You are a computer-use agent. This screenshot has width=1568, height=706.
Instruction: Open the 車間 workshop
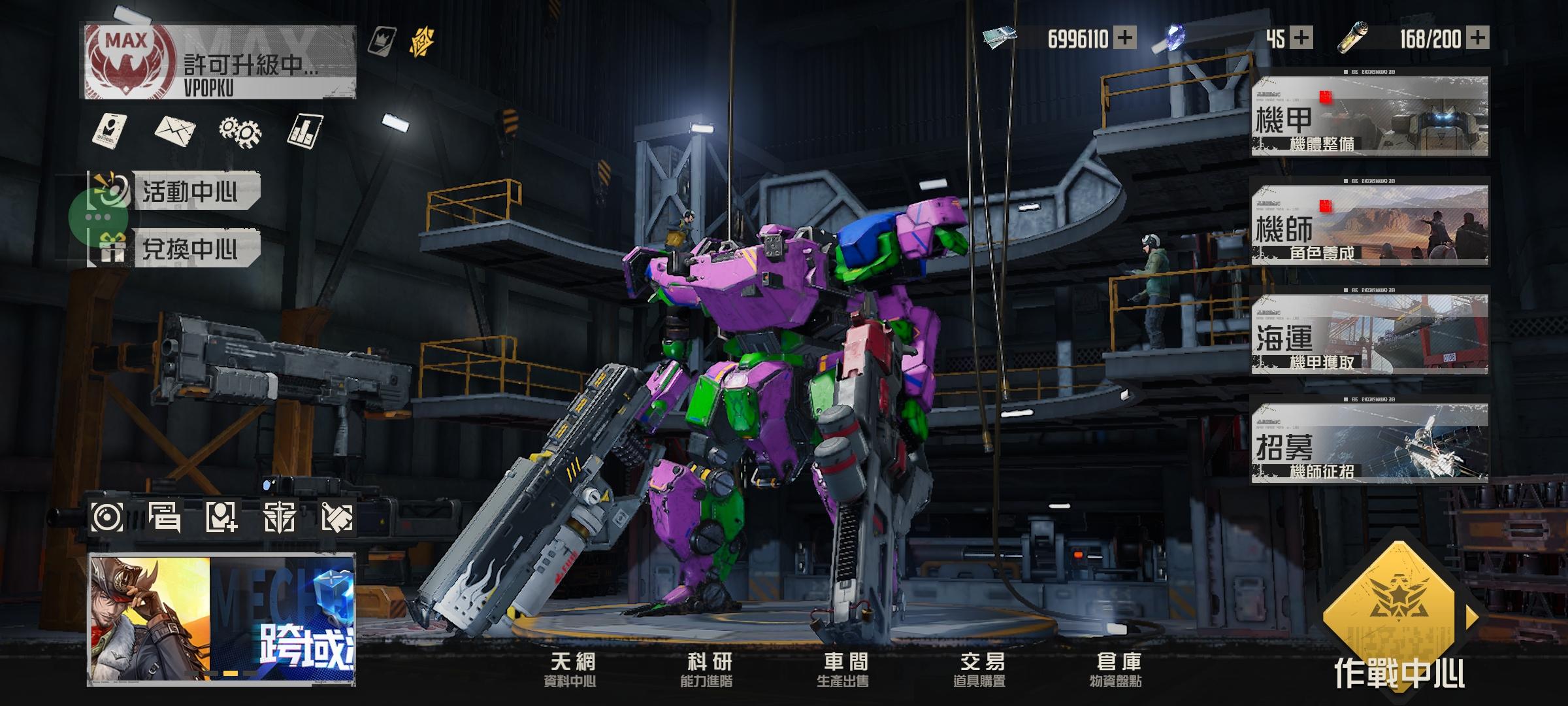pos(844,669)
